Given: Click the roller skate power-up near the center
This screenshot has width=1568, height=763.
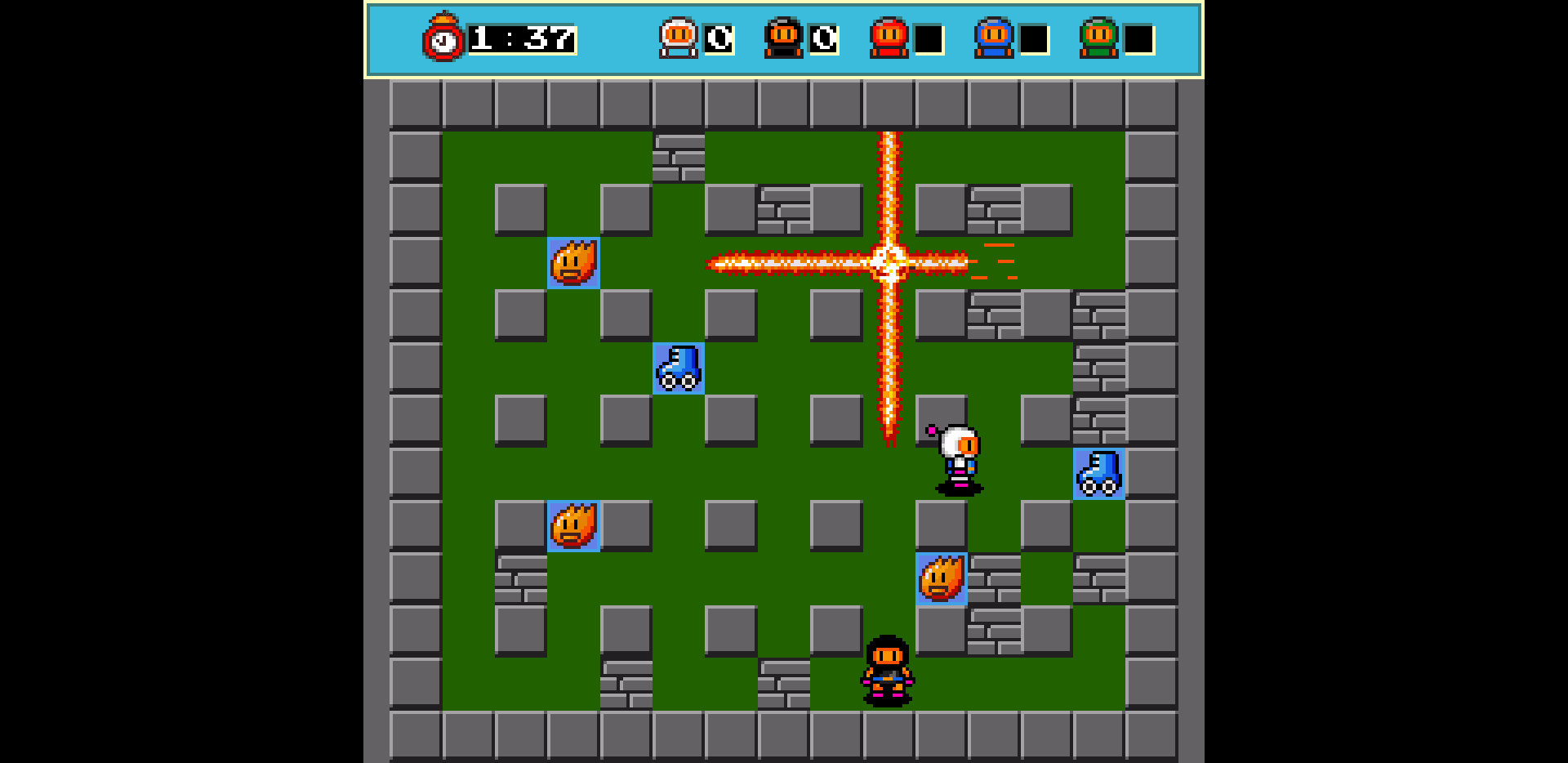Looking at the screenshot, I should (x=678, y=368).
